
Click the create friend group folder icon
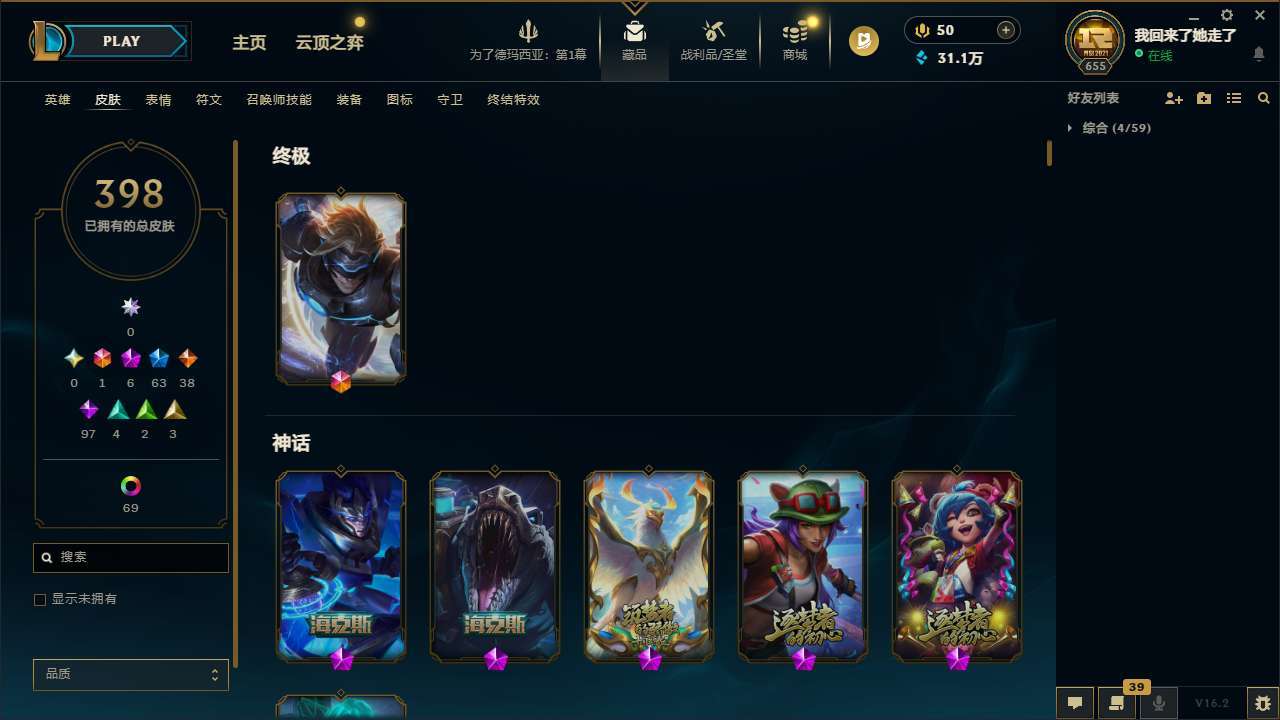click(x=1203, y=98)
